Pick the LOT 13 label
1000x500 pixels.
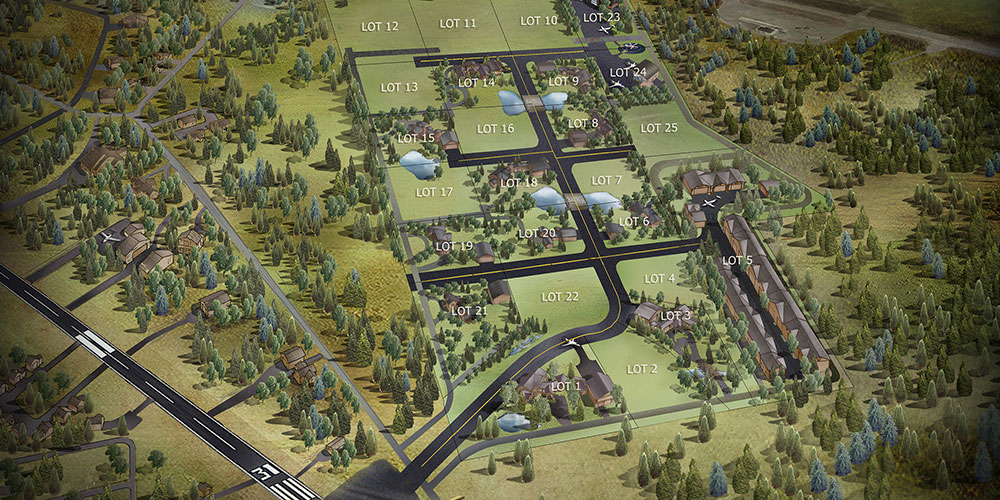pyautogui.click(x=399, y=88)
